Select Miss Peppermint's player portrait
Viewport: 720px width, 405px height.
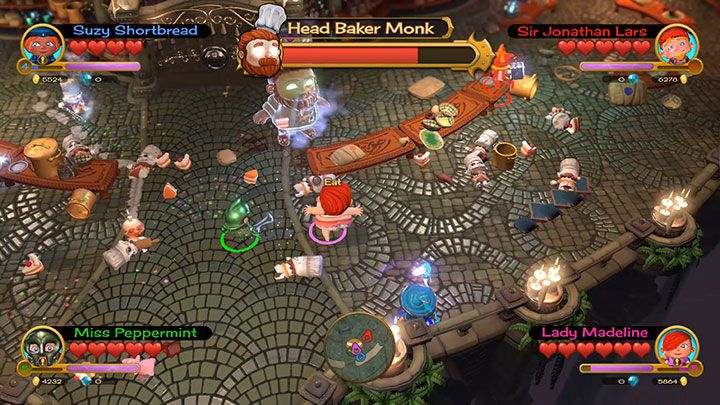click(40, 348)
